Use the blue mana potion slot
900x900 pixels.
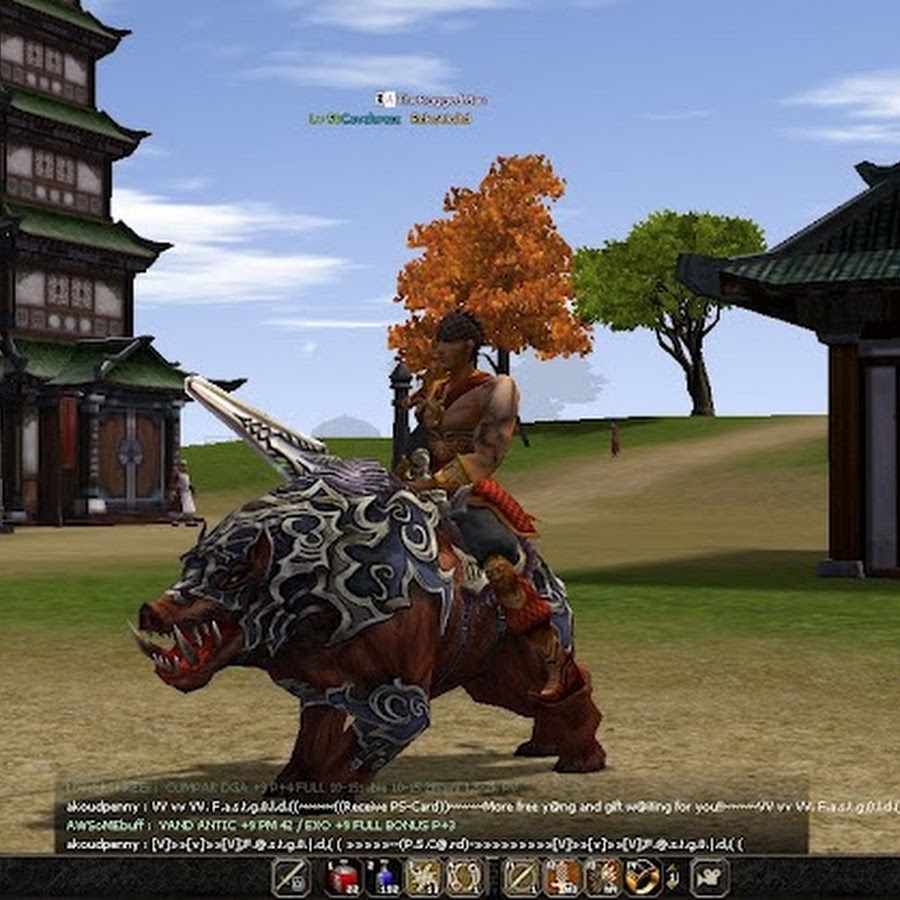[x=384, y=877]
